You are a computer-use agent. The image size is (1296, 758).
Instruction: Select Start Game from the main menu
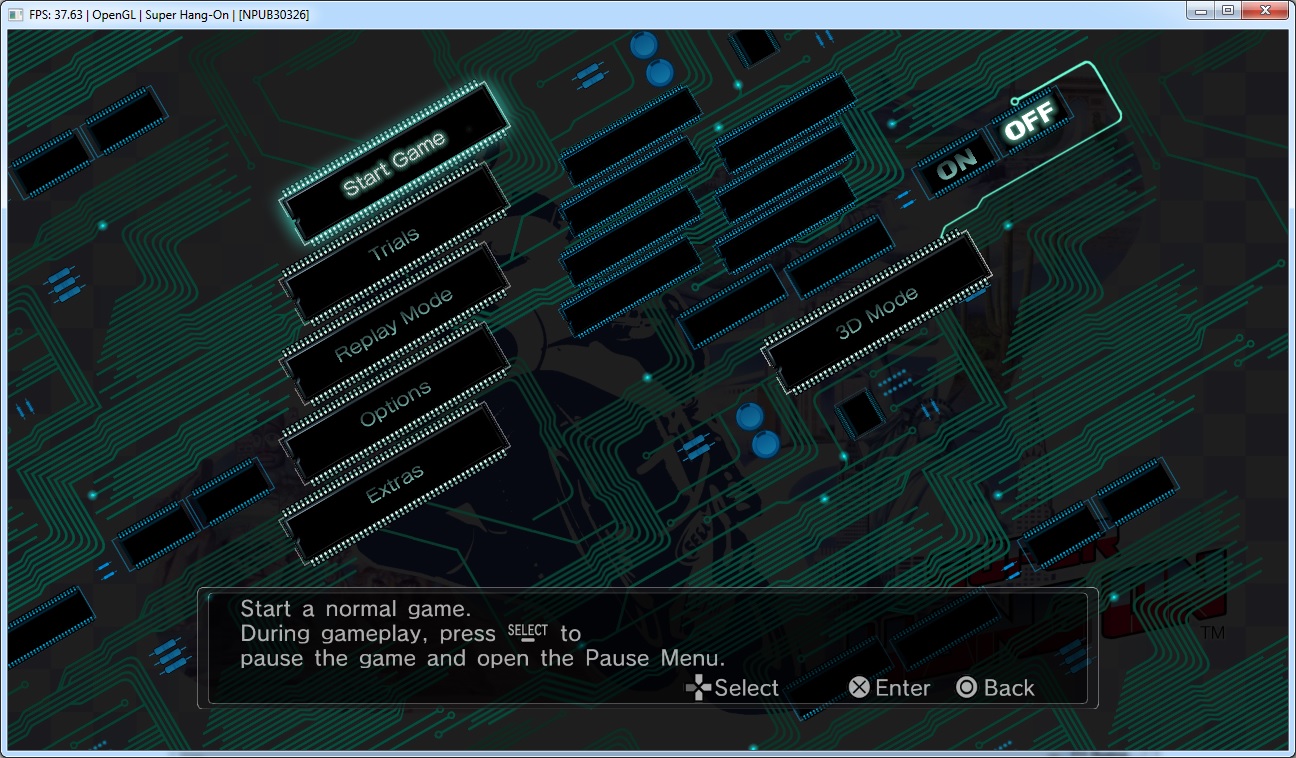pyautogui.click(x=394, y=163)
